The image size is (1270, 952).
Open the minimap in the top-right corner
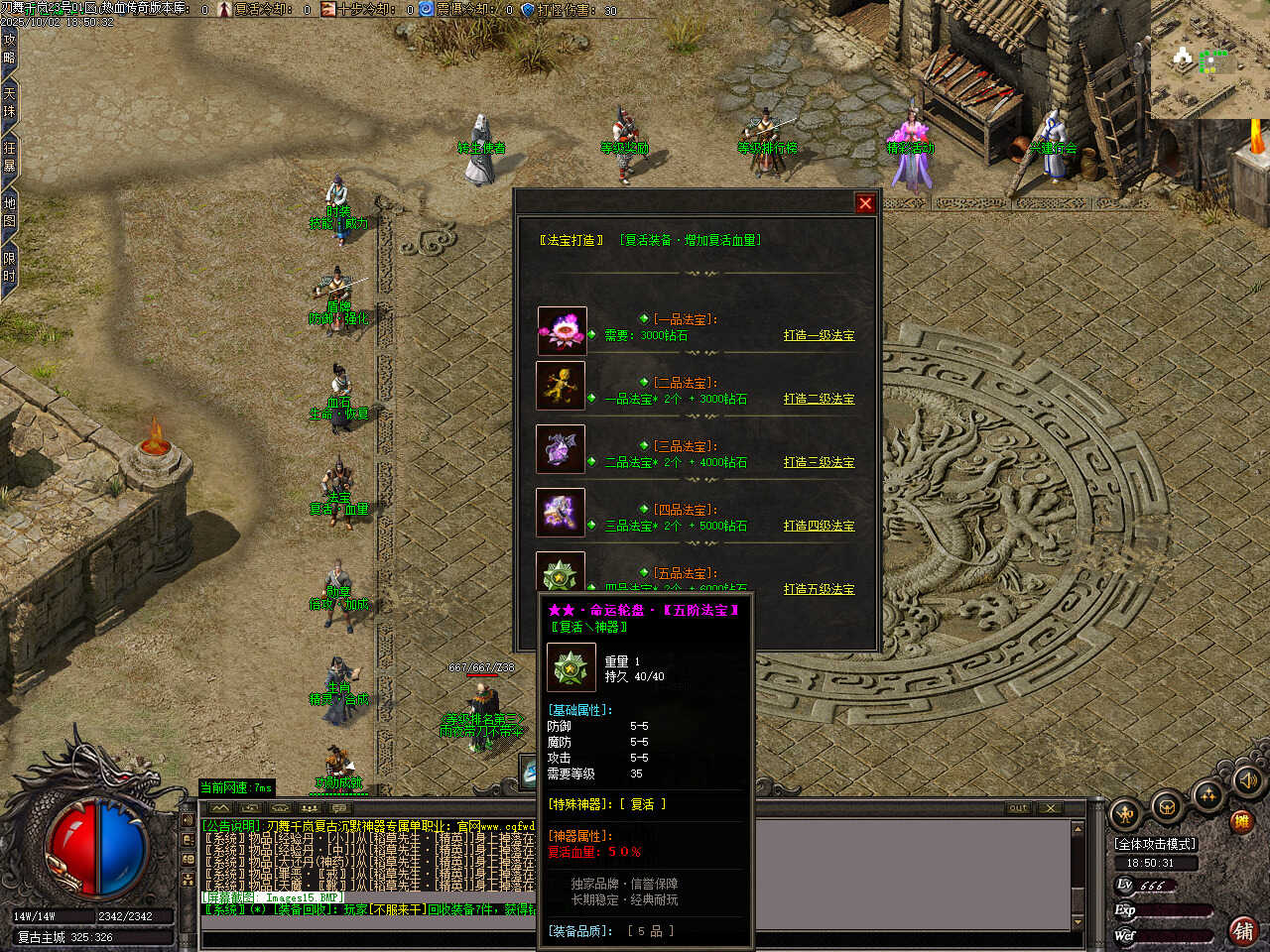coord(1209,59)
